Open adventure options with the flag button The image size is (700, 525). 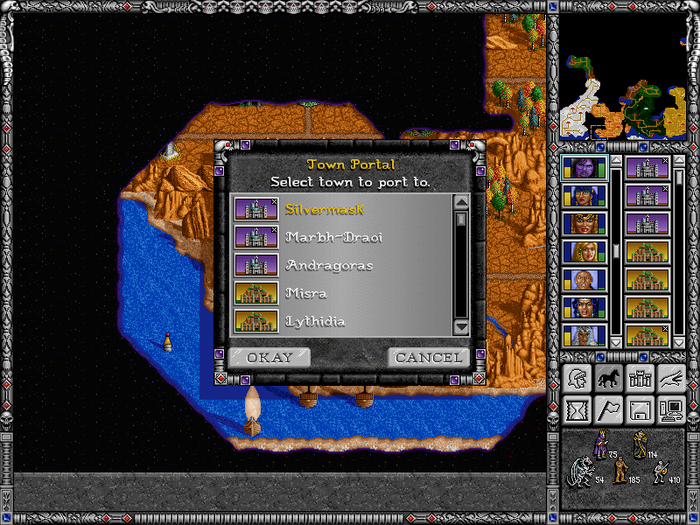coord(608,410)
